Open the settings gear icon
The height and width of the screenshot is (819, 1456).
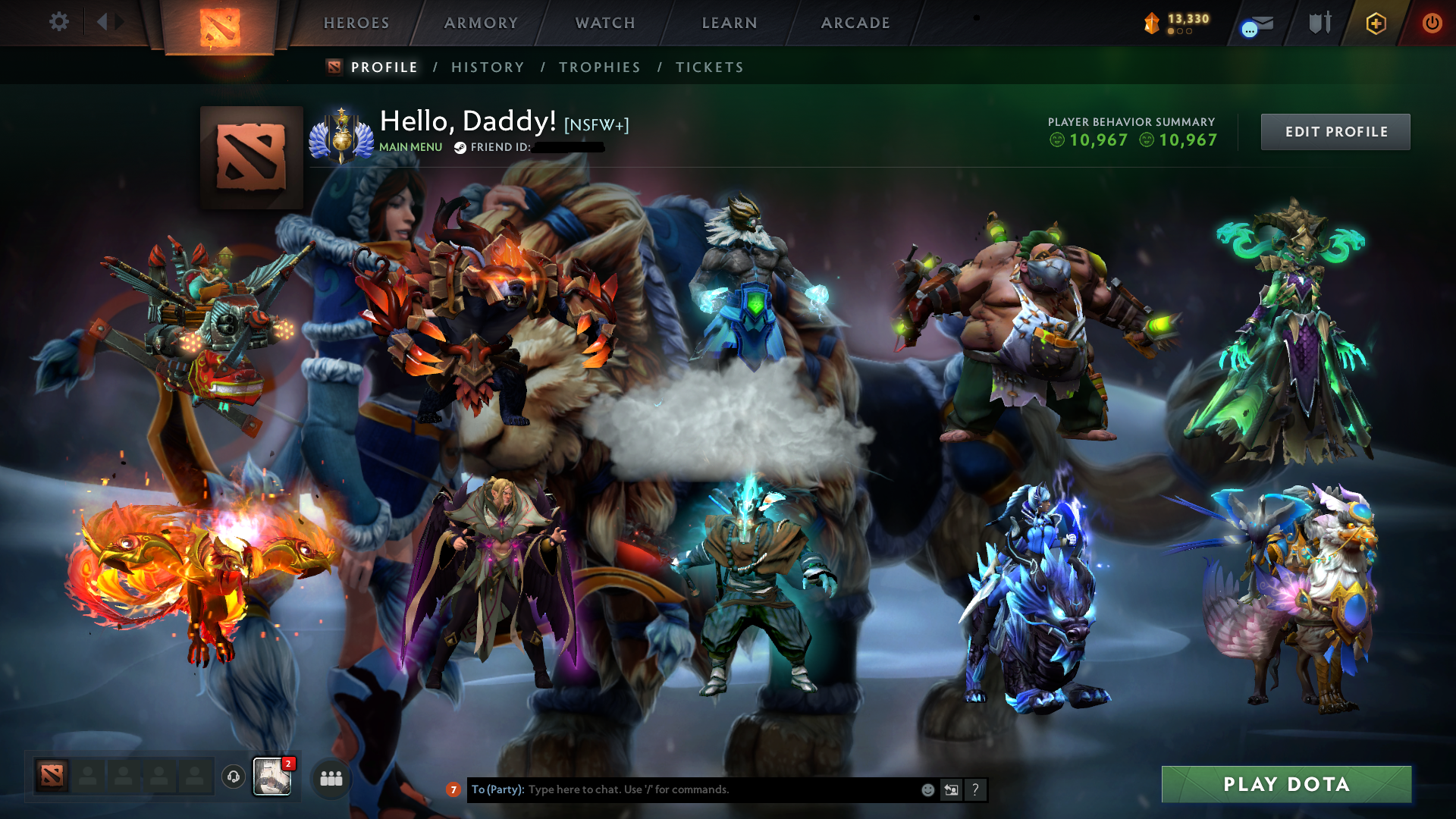click(59, 23)
